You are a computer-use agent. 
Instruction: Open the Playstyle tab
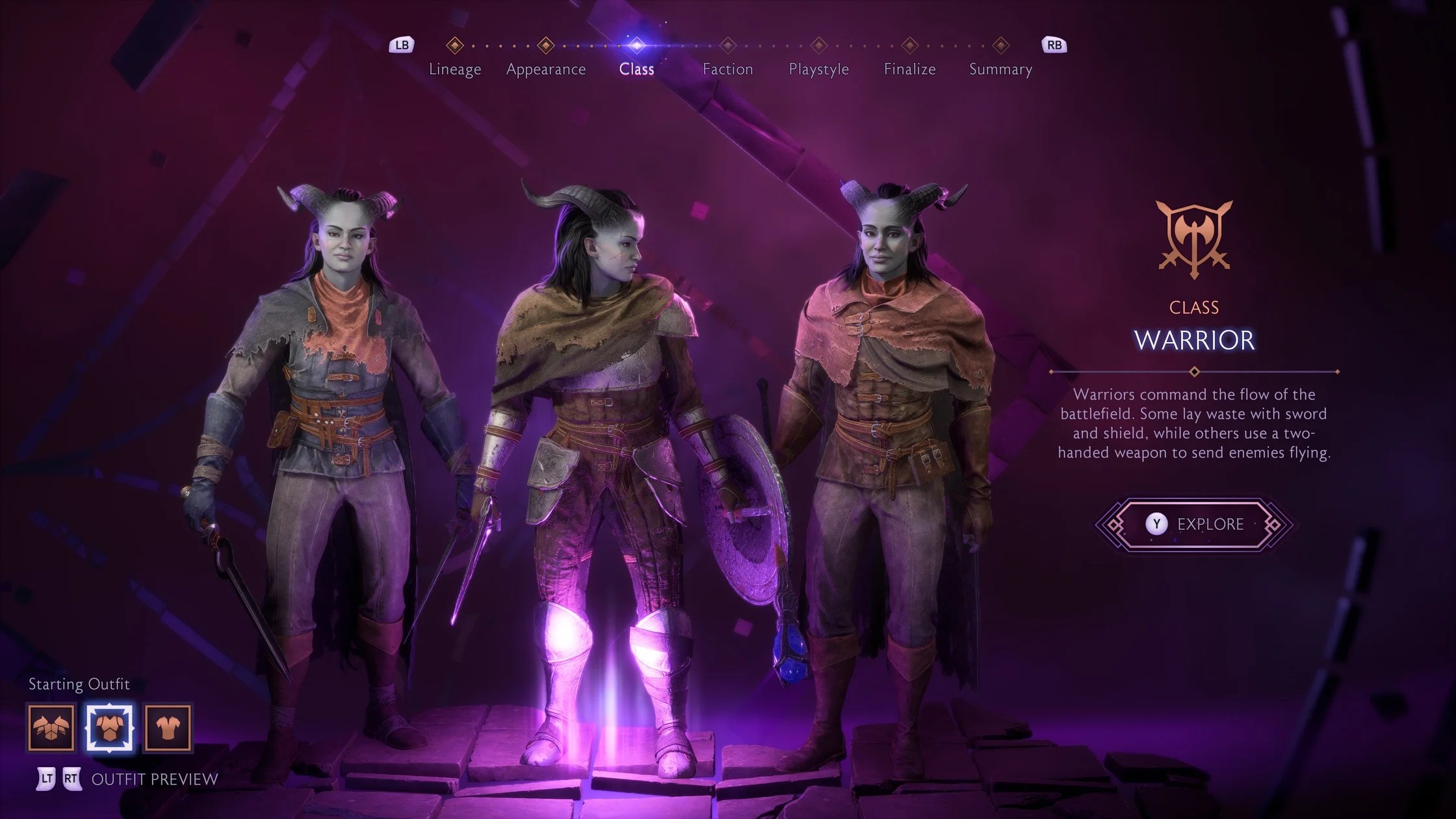tap(818, 68)
